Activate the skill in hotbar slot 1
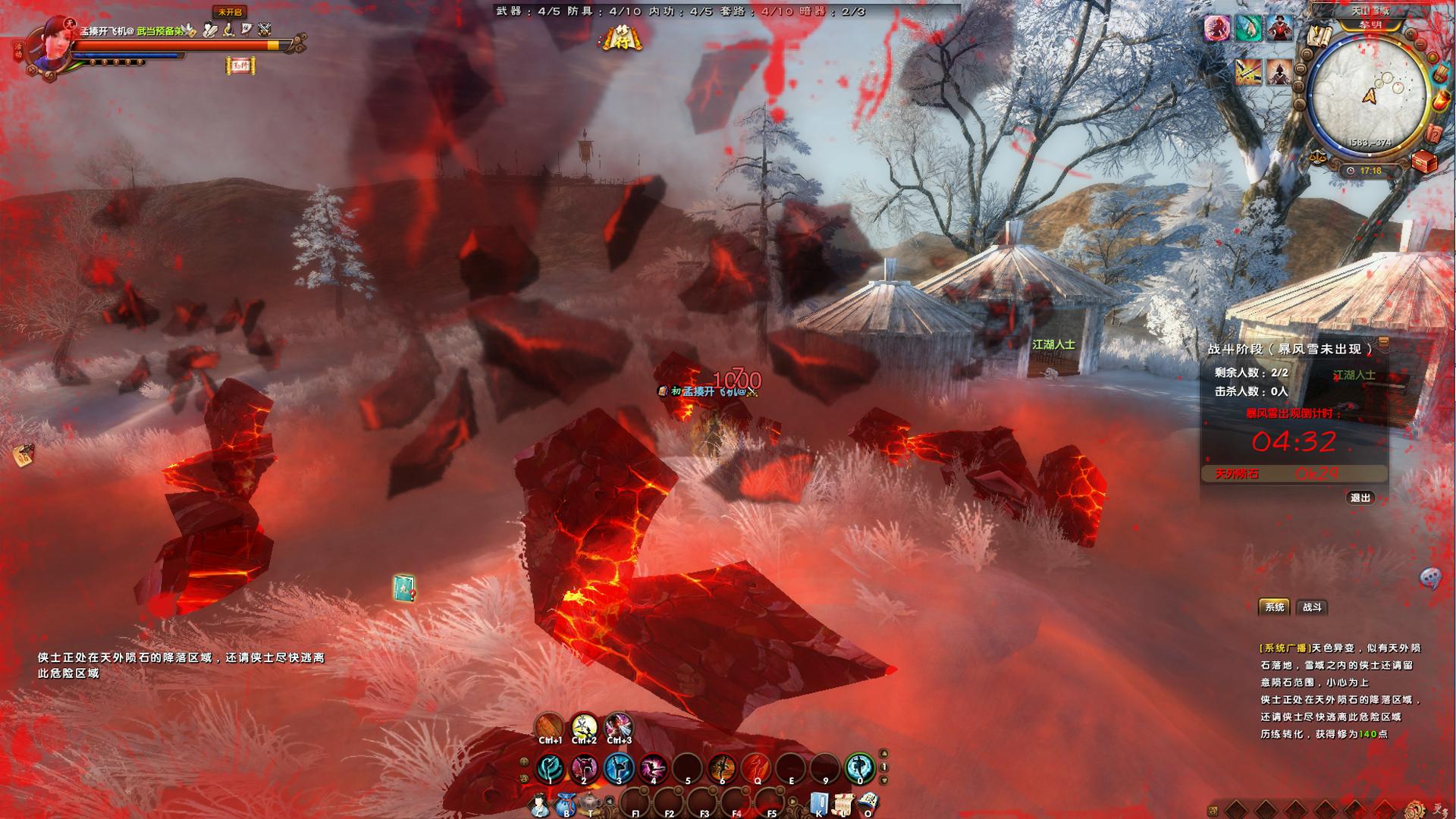1456x819 pixels. (x=550, y=768)
